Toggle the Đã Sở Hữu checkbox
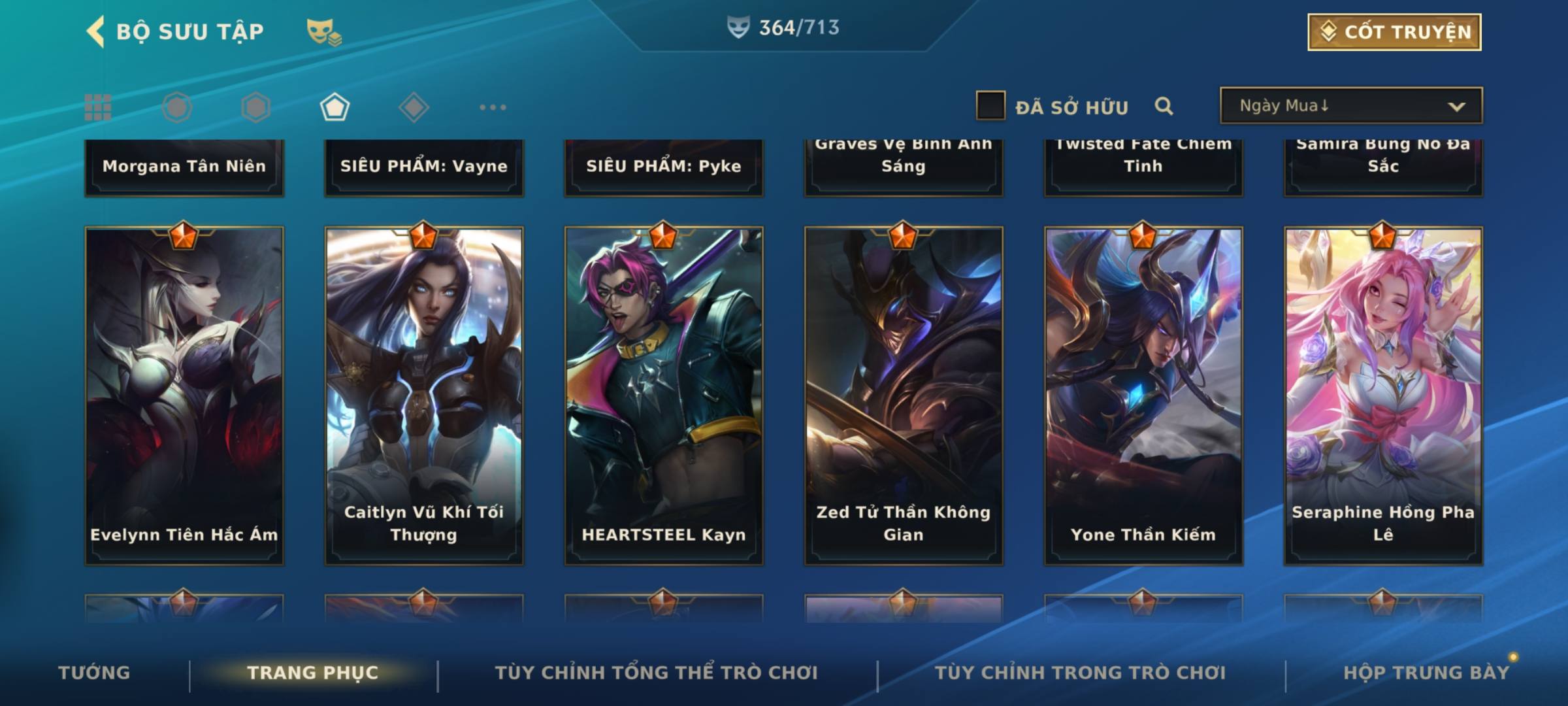The image size is (1568, 706). pos(990,106)
